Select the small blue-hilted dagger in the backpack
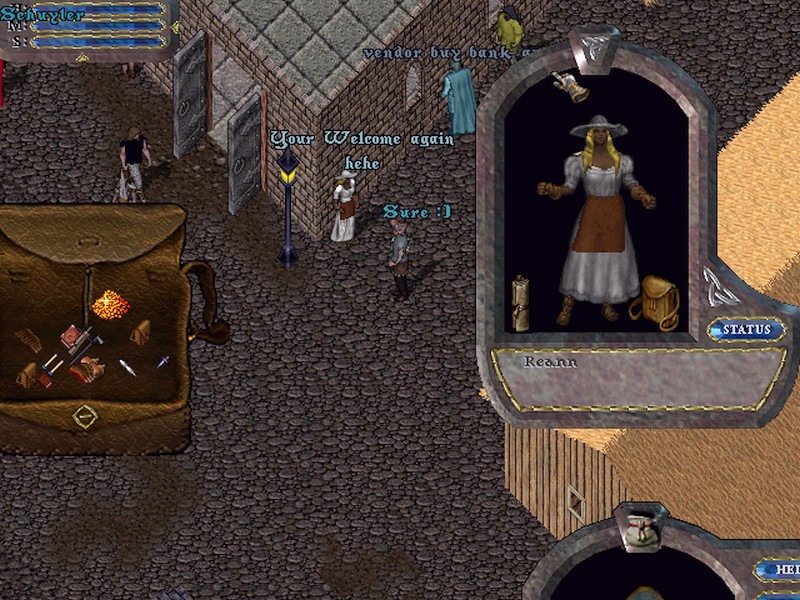This screenshot has height=600, width=800. click(160, 362)
